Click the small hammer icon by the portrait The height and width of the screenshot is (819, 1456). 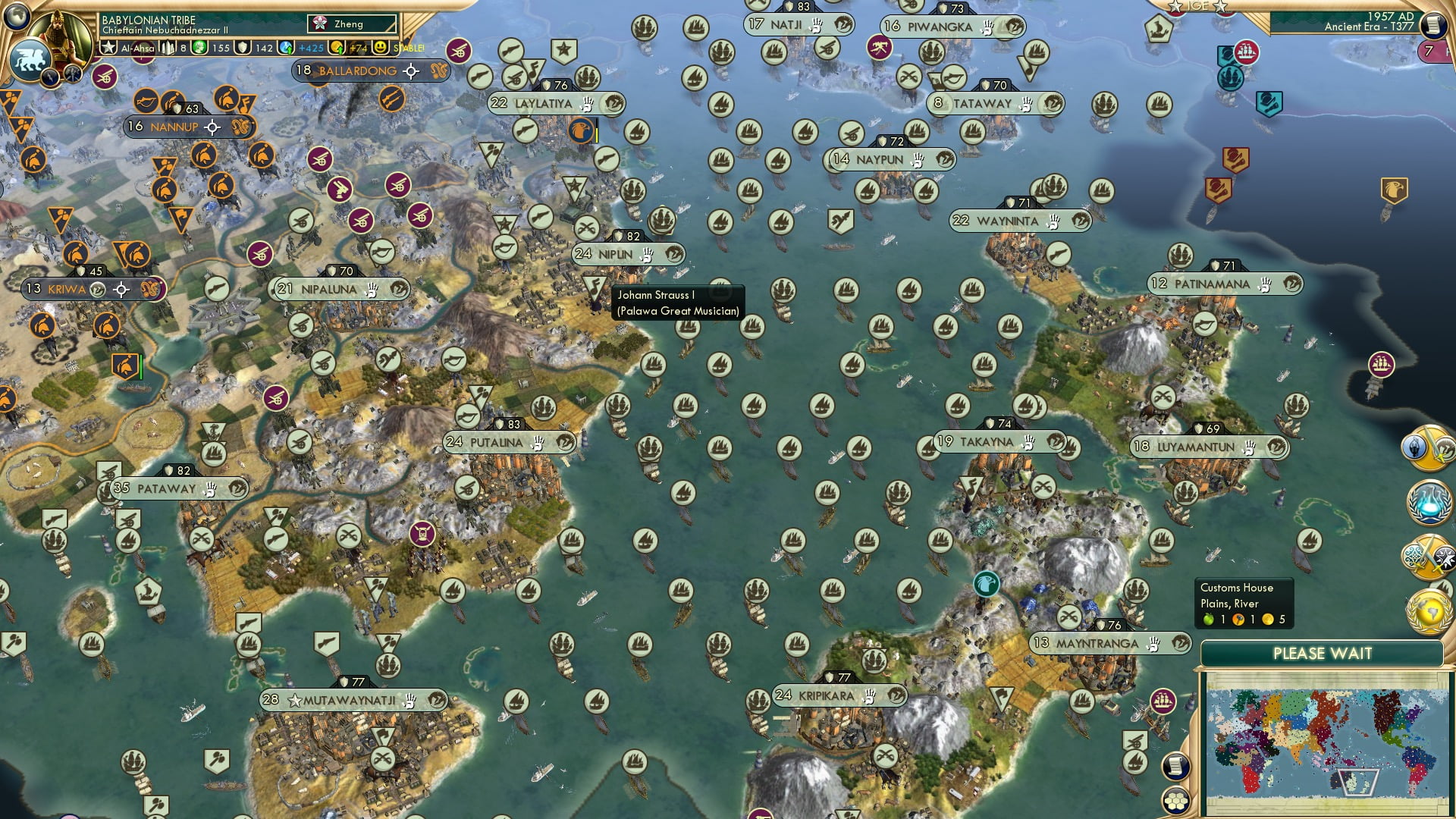(x=73, y=74)
